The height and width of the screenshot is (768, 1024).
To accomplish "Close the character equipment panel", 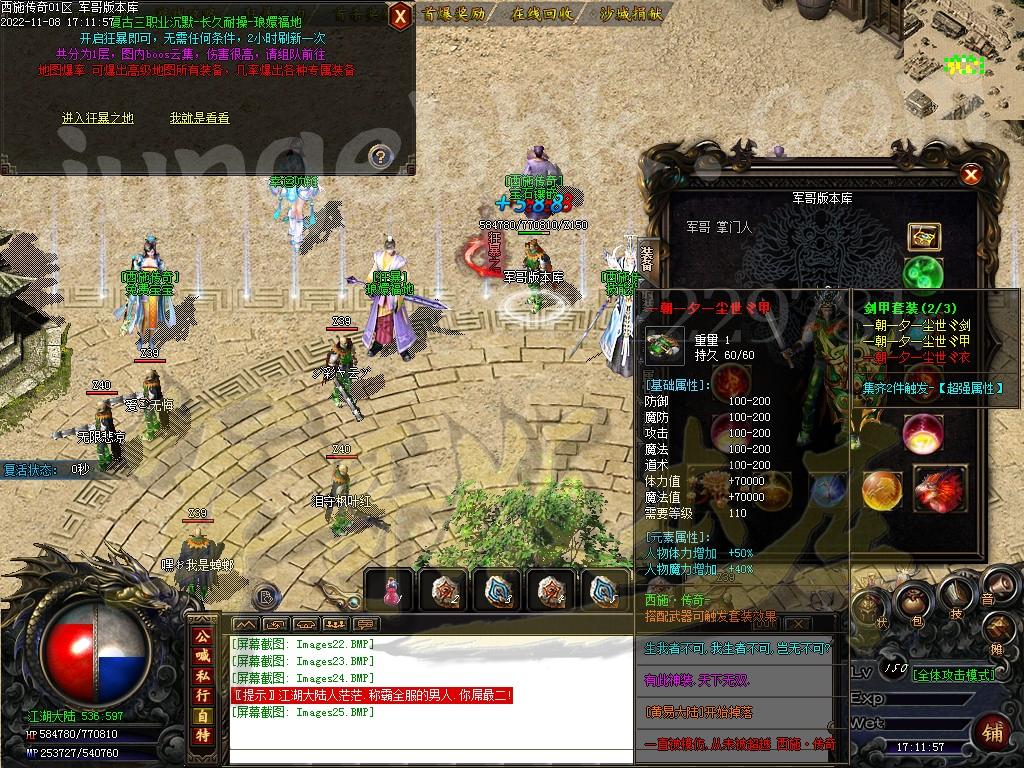I will point(970,176).
